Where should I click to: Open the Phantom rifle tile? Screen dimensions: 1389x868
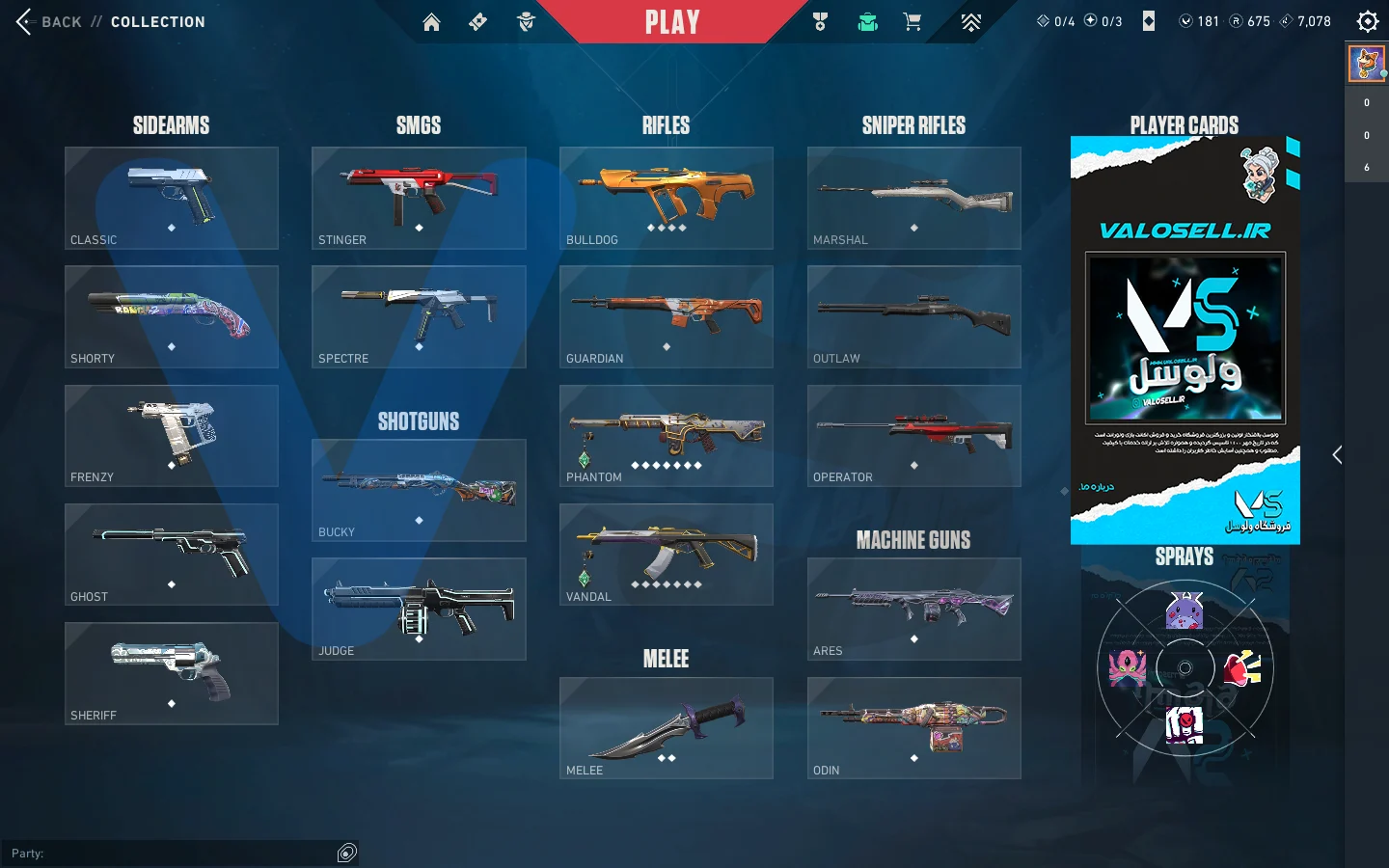point(667,436)
